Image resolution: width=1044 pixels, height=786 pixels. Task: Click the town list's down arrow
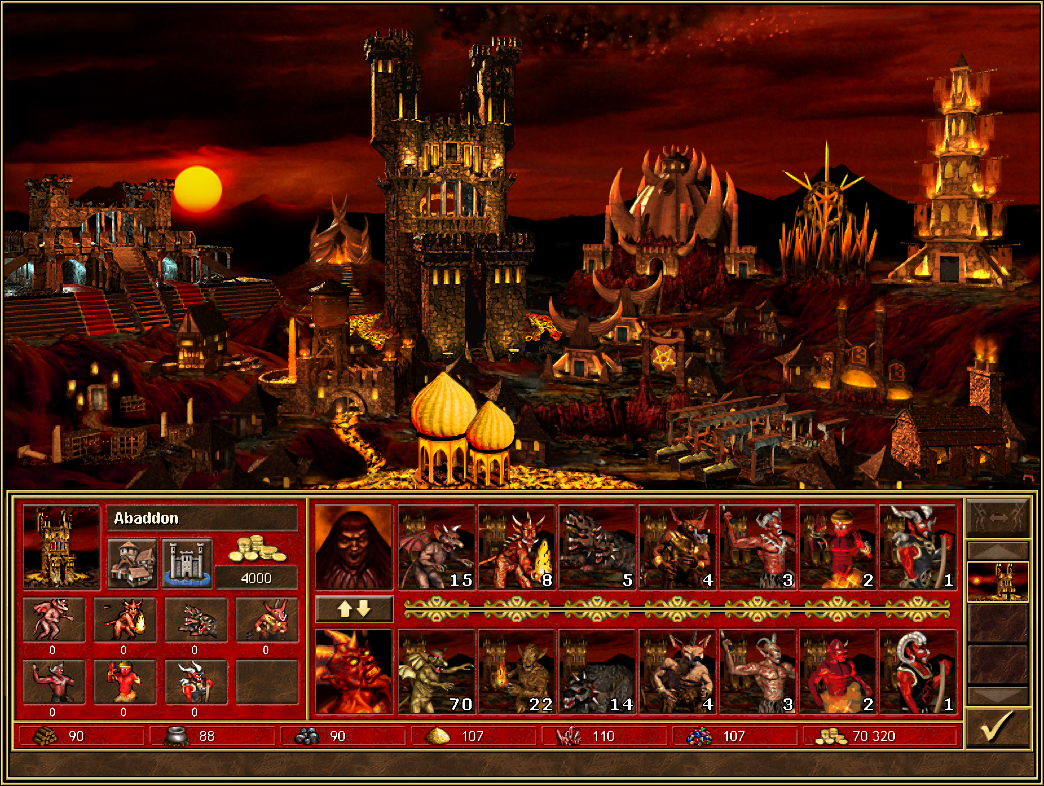(997, 695)
